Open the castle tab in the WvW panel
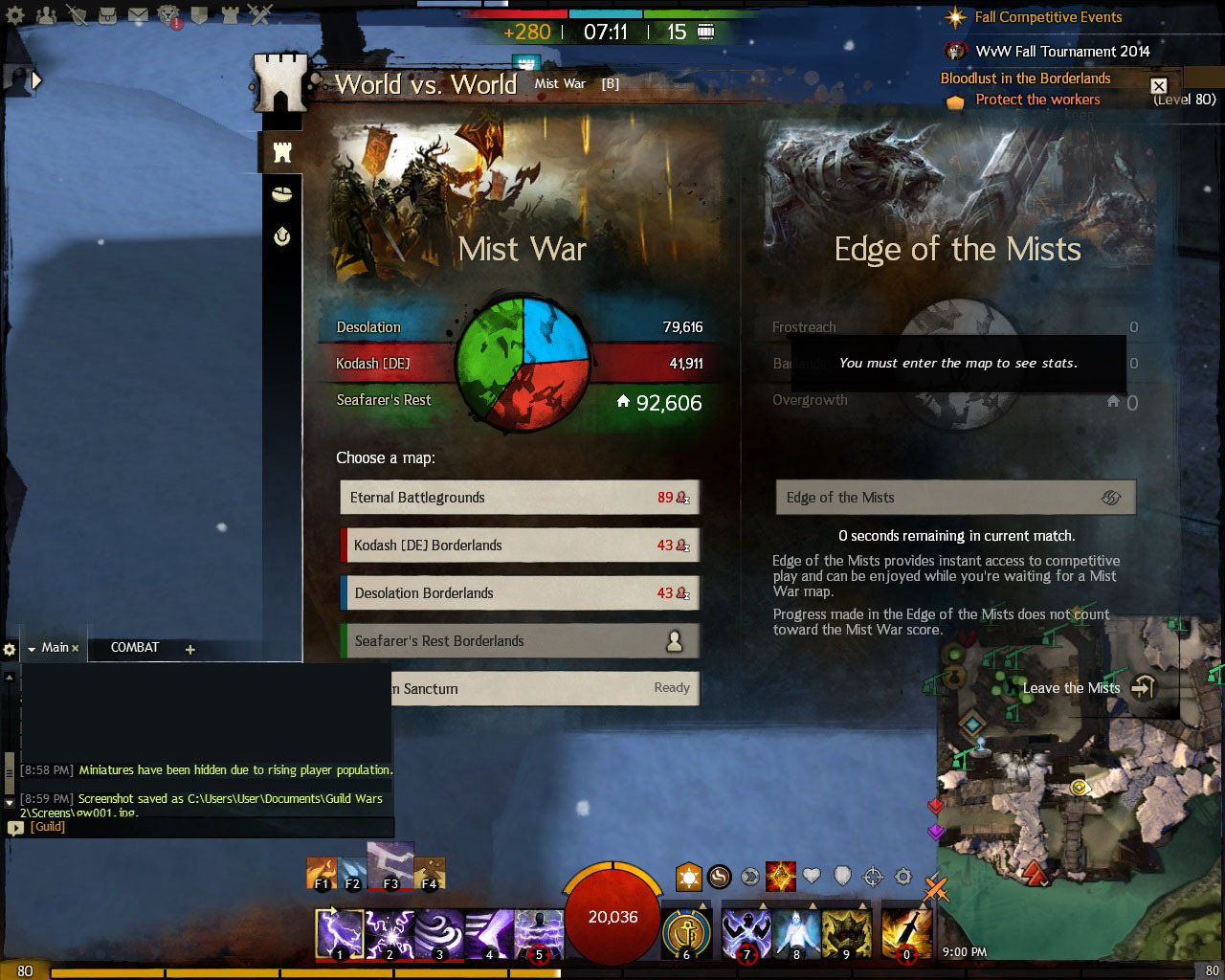Image resolution: width=1225 pixels, height=980 pixels. click(x=281, y=152)
